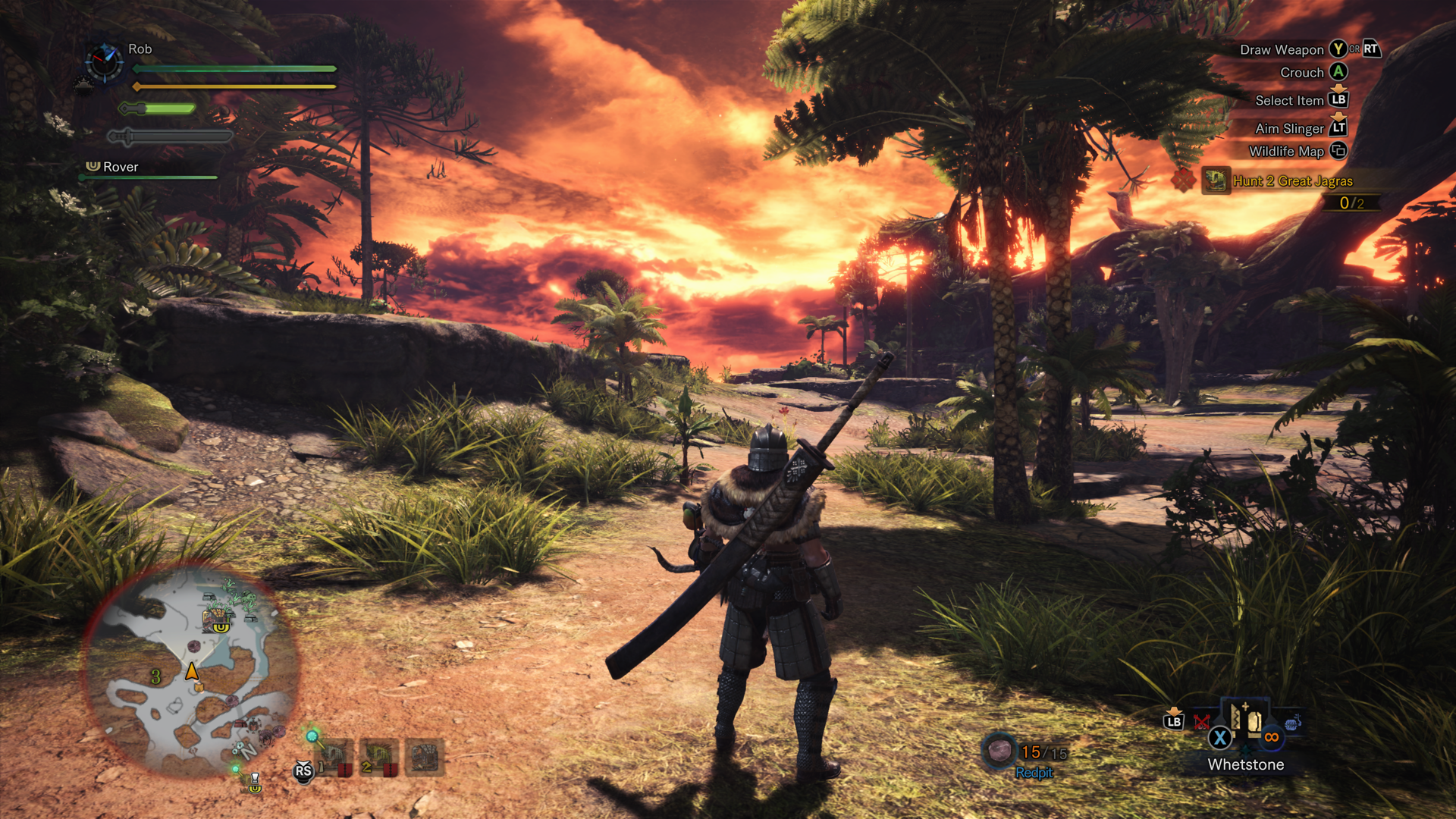Click the Redpit slinger ammo icon
Screen dimensions: 1456x819
pos(999,750)
